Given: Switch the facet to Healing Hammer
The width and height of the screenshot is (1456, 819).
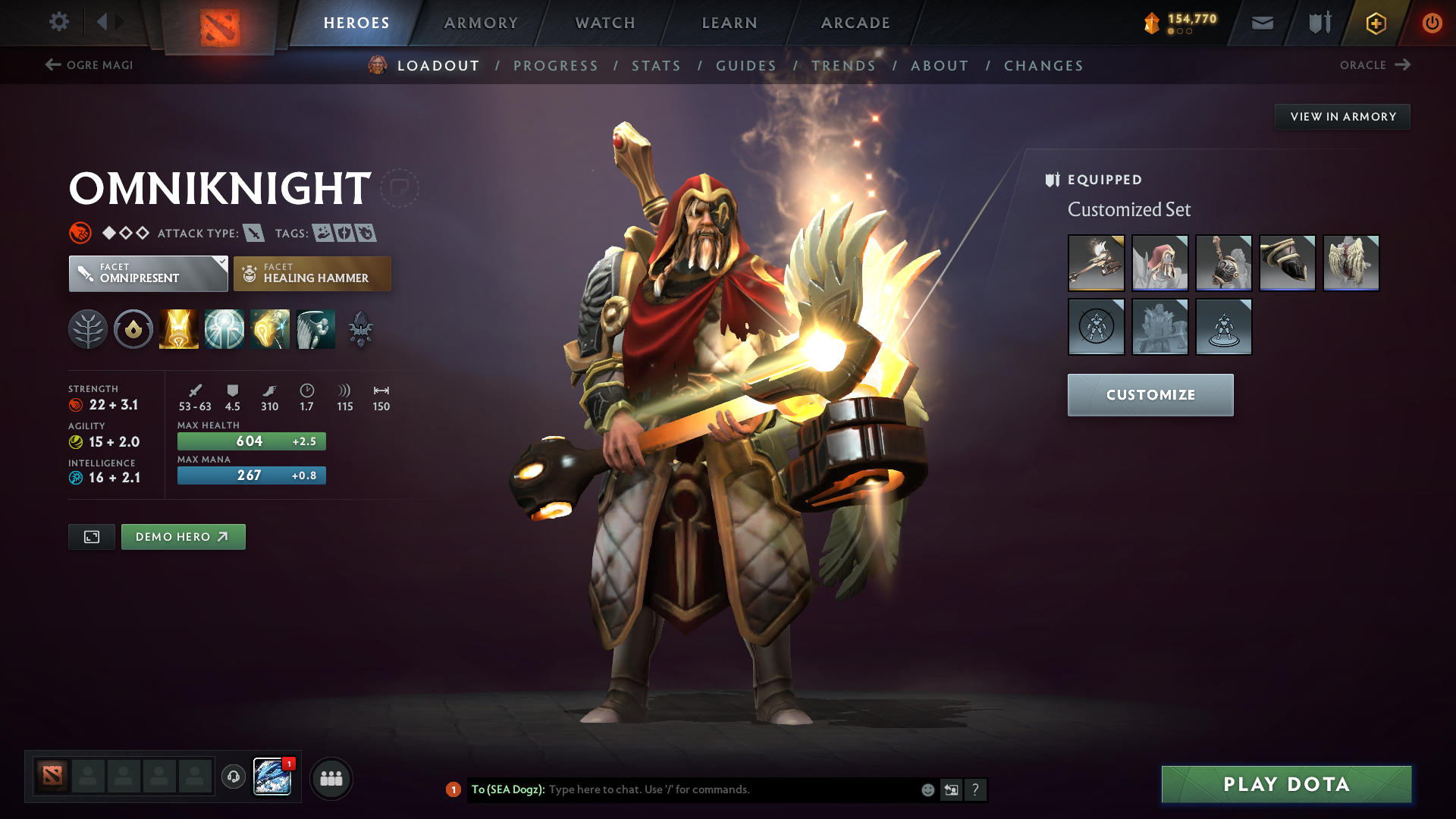Looking at the screenshot, I should click(x=312, y=273).
